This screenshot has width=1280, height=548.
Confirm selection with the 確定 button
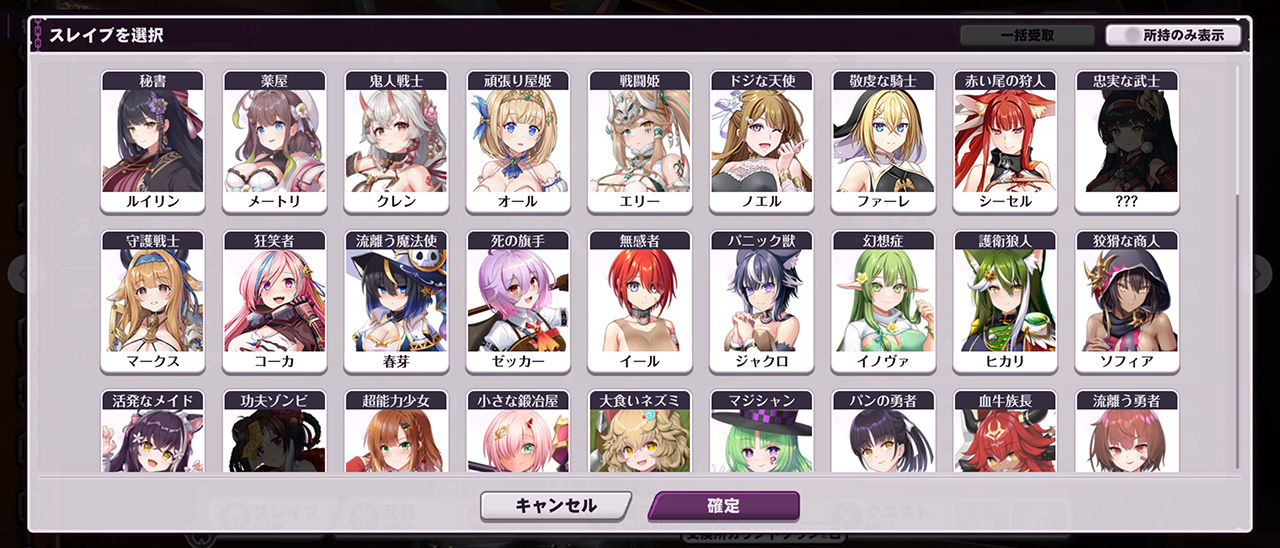[723, 506]
